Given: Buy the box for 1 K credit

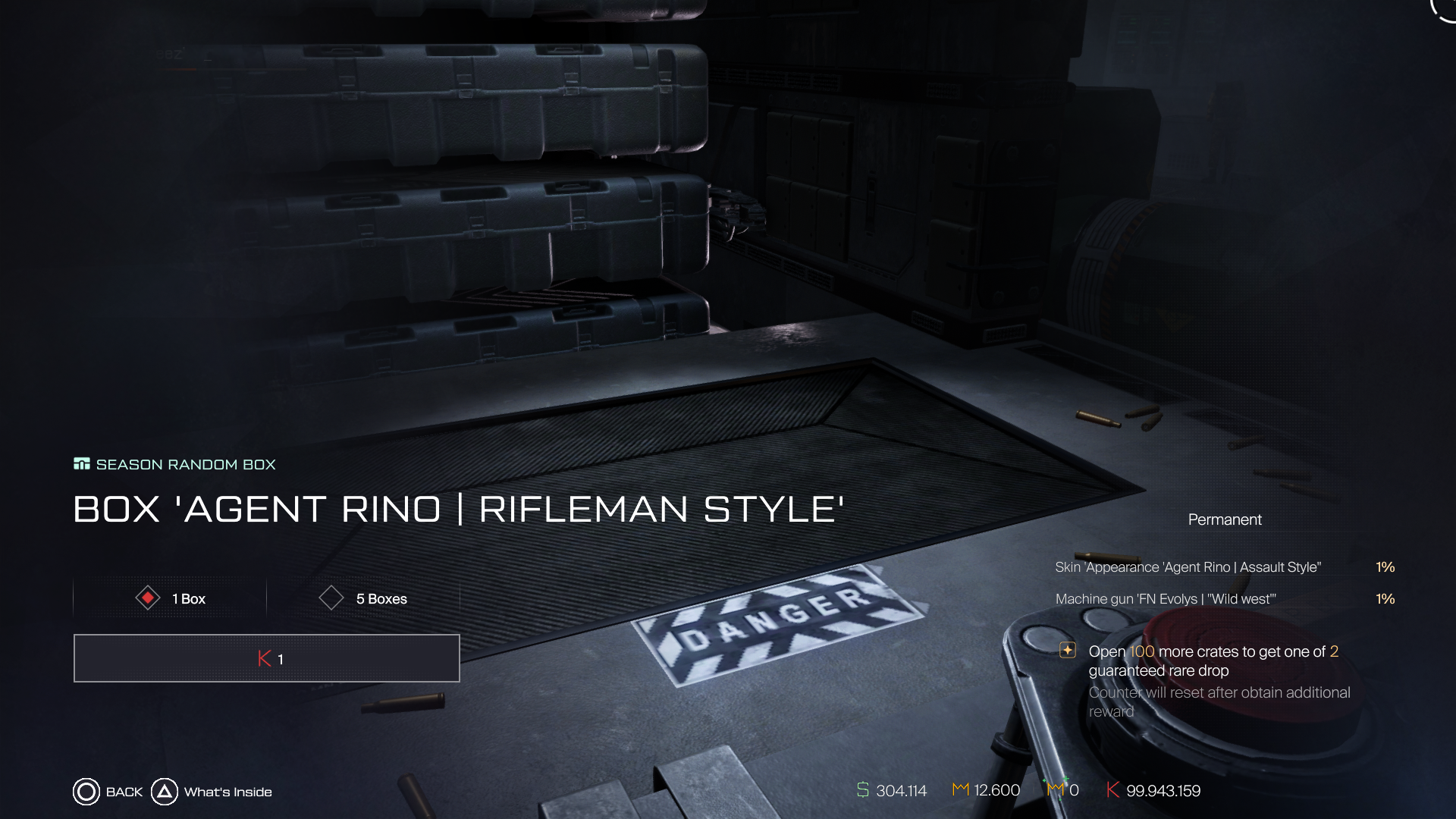Looking at the screenshot, I should click(x=267, y=658).
